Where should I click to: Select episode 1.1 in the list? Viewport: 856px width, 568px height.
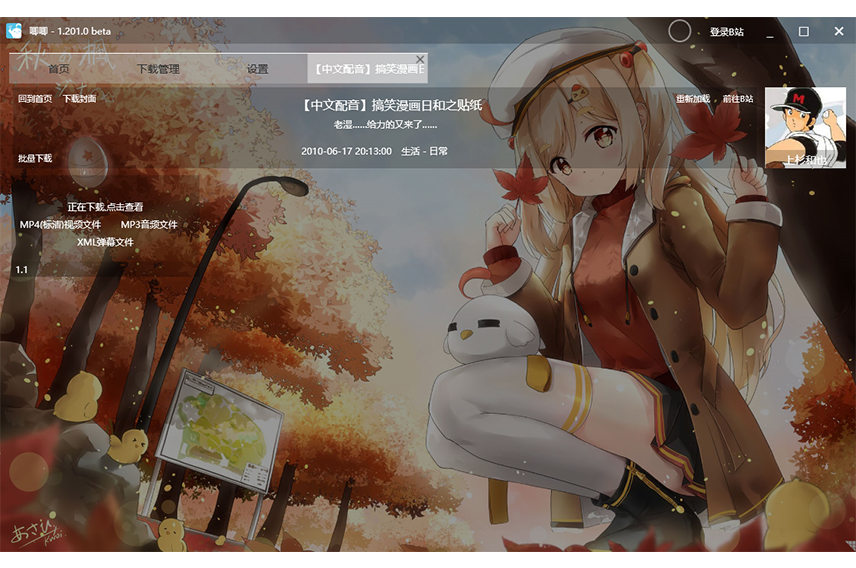22,270
